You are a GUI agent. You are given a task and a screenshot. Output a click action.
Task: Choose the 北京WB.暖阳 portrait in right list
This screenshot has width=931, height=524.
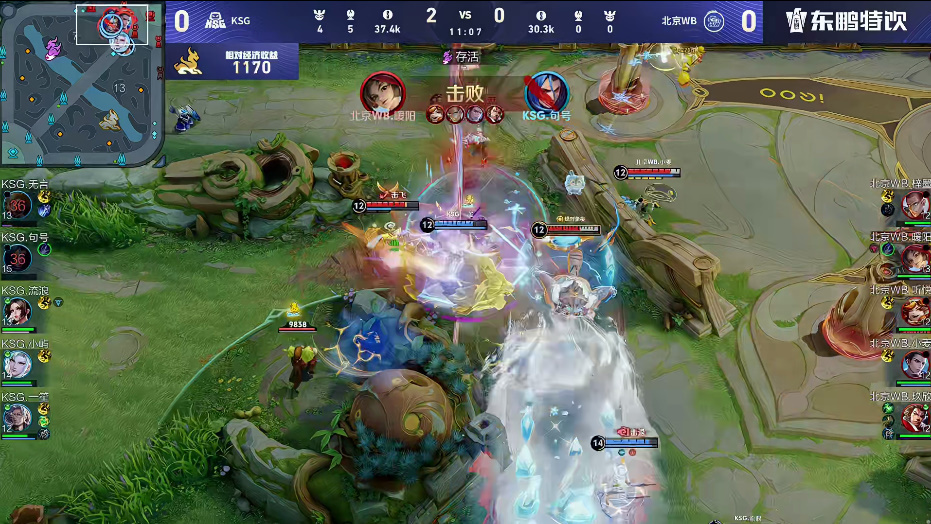pyautogui.click(x=915, y=259)
